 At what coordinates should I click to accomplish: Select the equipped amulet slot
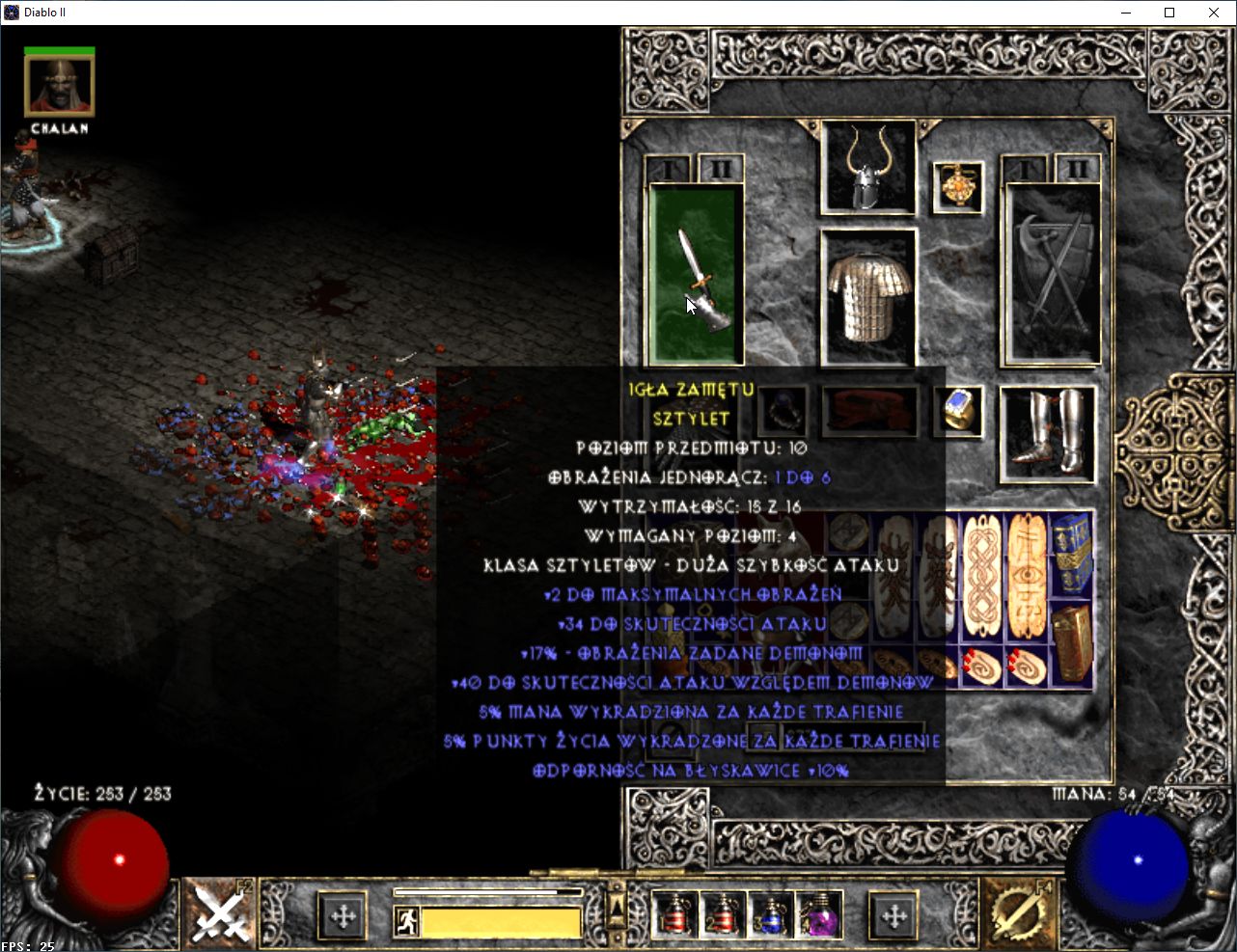click(x=958, y=186)
